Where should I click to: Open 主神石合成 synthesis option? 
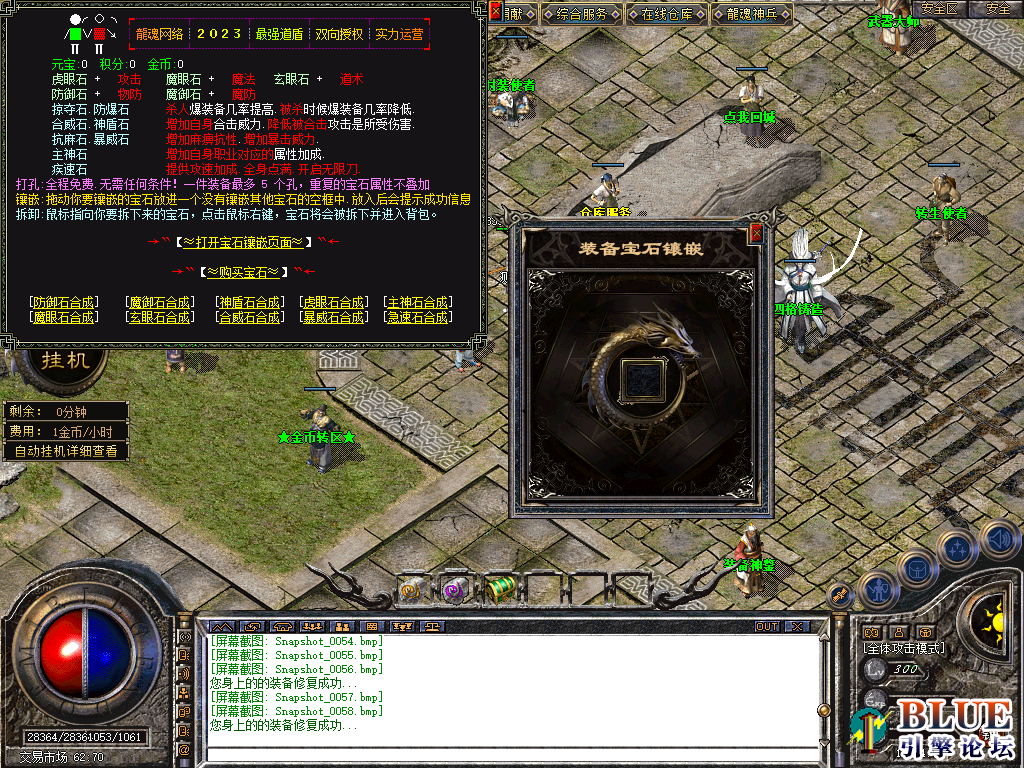click(x=418, y=302)
